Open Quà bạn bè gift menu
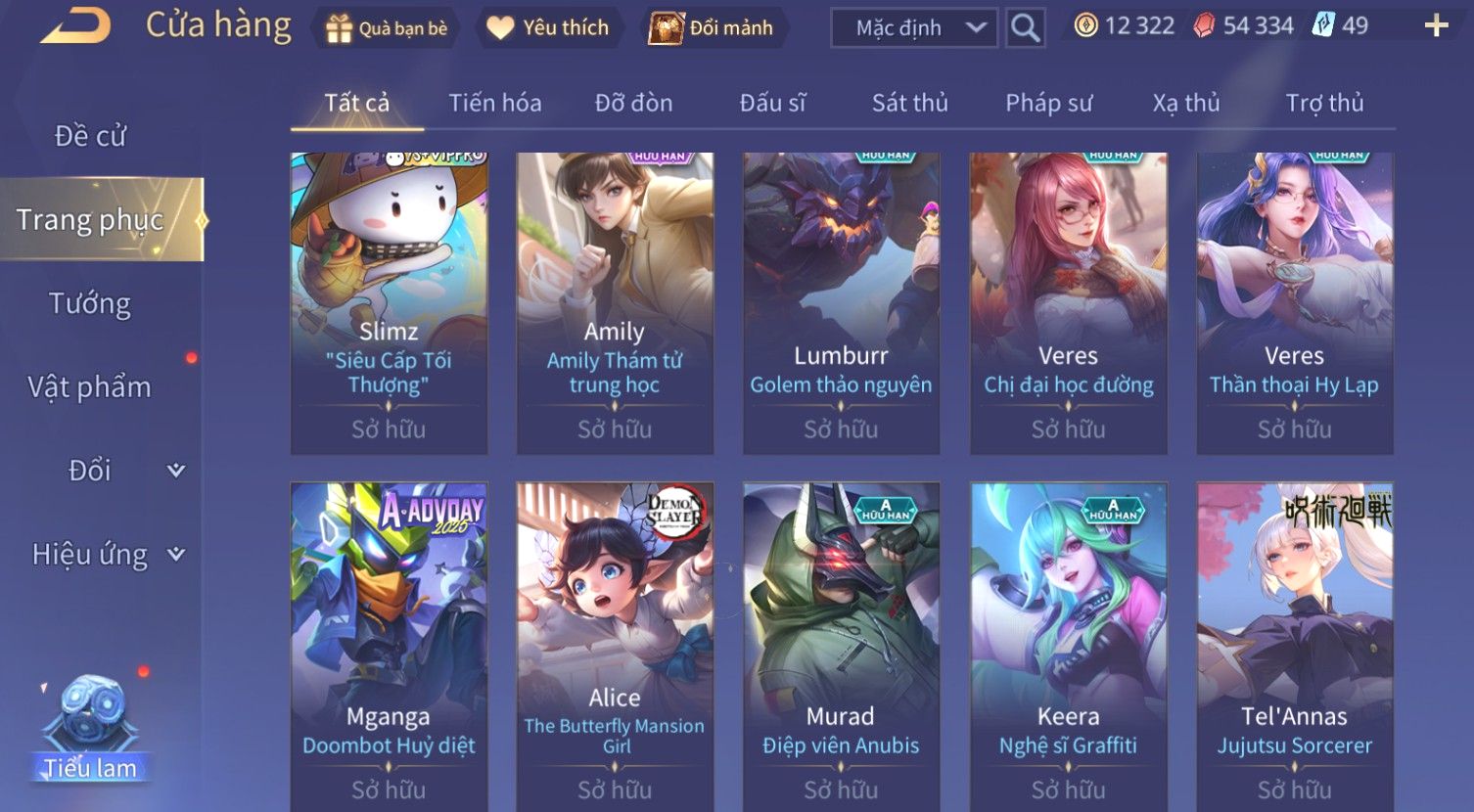 pos(386,28)
